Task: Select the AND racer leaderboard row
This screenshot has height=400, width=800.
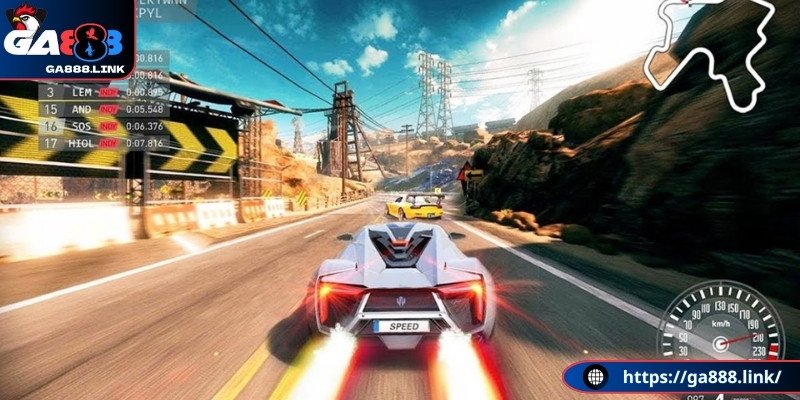Action: (100, 109)
